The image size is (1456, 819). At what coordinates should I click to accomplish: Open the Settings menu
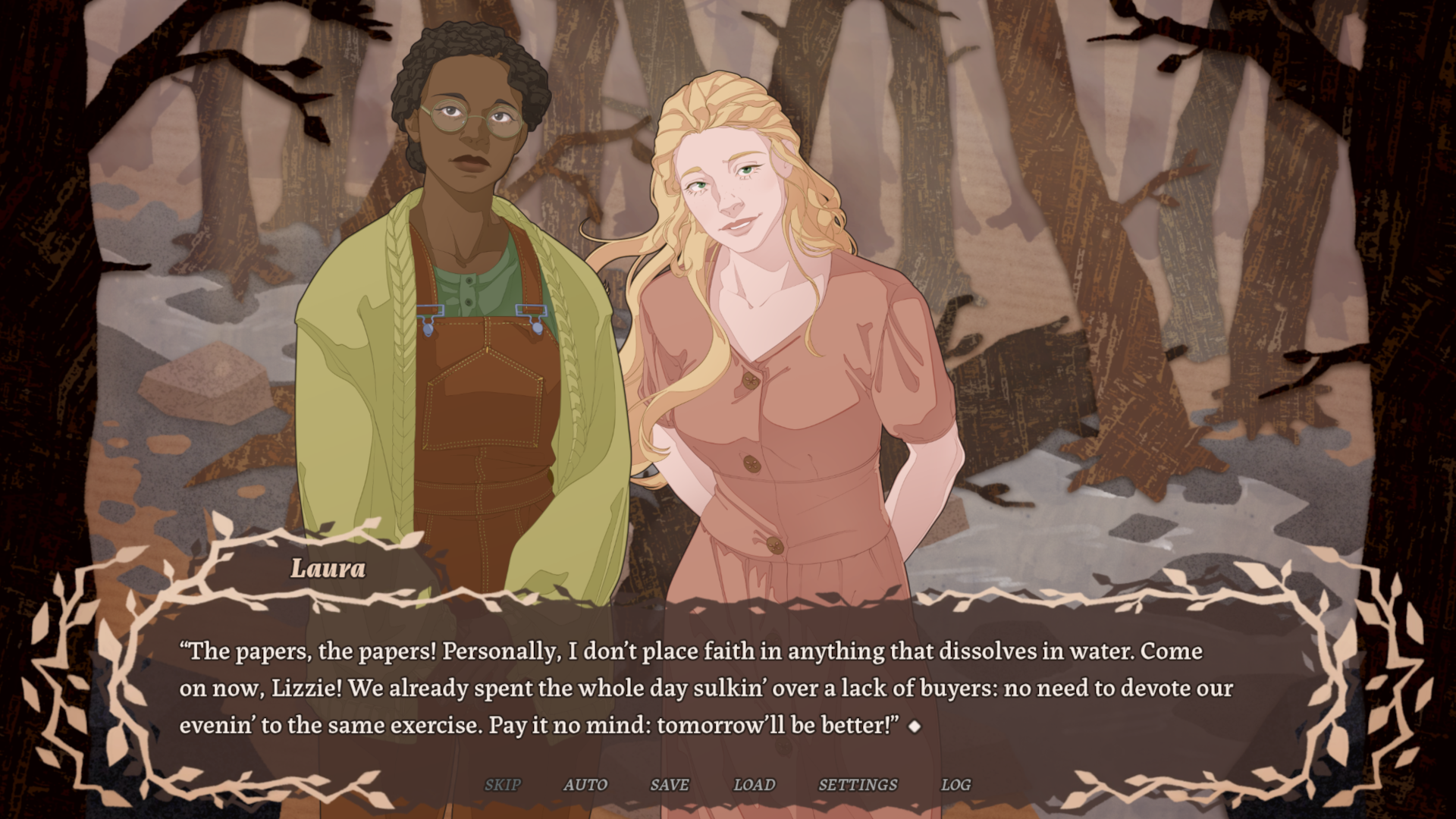click(x=858, y=785)
